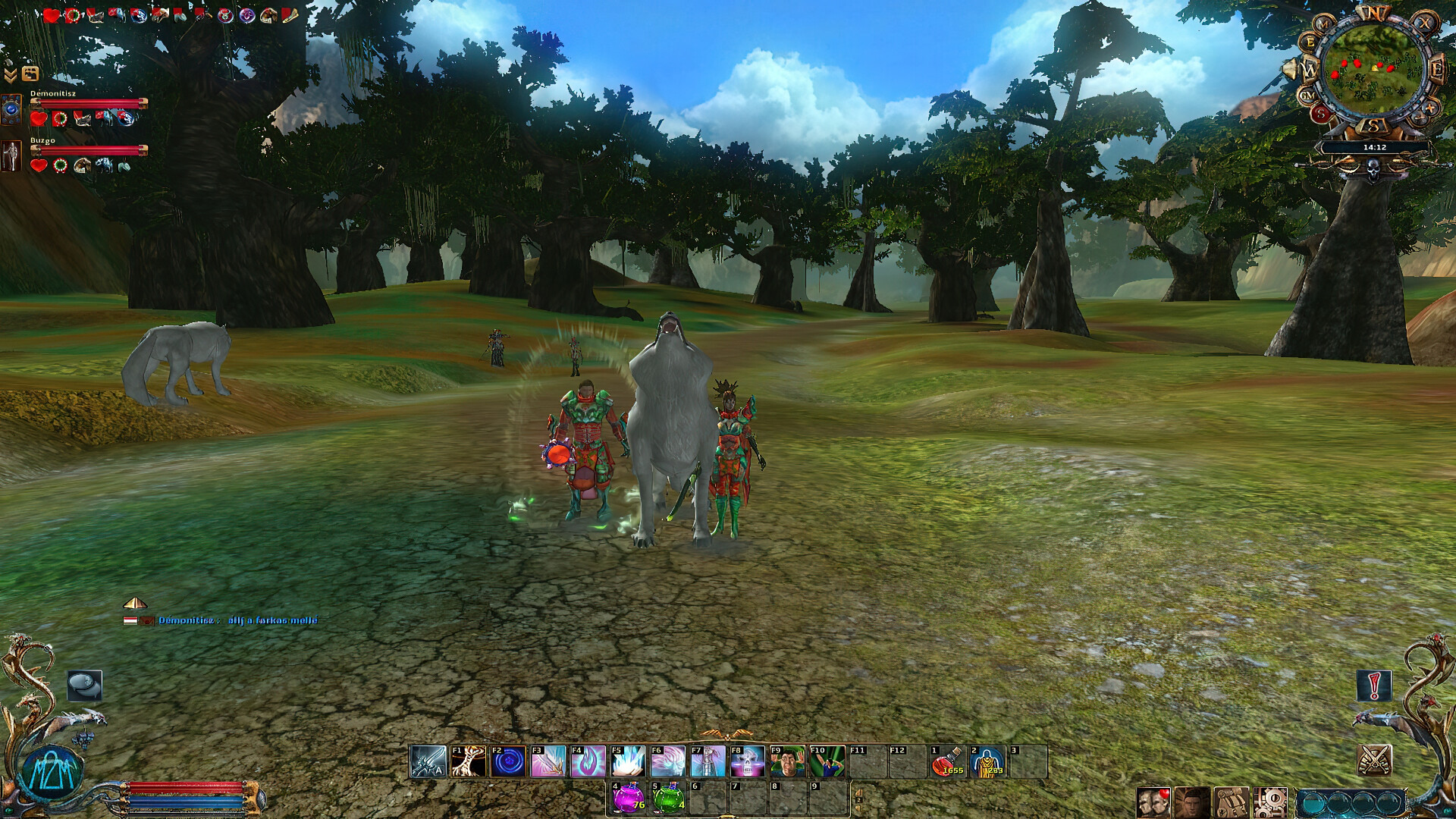Click the skull emblem below the minimap
Viewport: 1456px width, 819px height.
point(1373,170)
